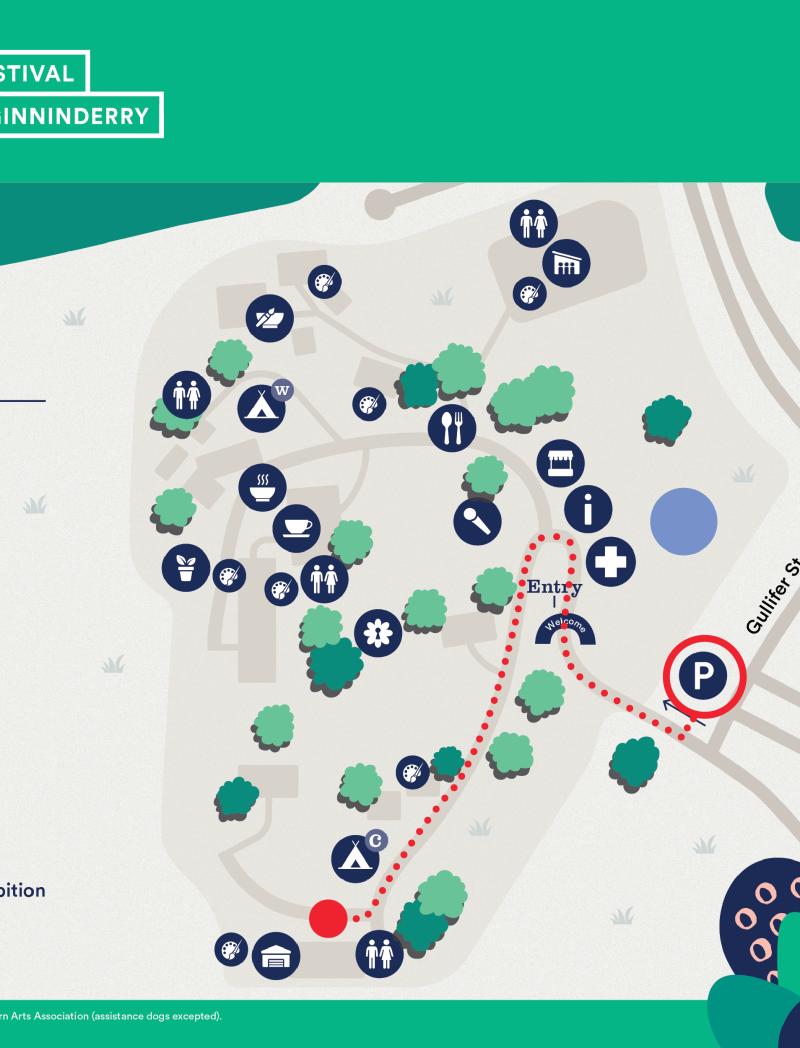This screenshot has height=1048, width=800.
Task: Select the circled parking P marker
Action: click(x=705, y=678)
